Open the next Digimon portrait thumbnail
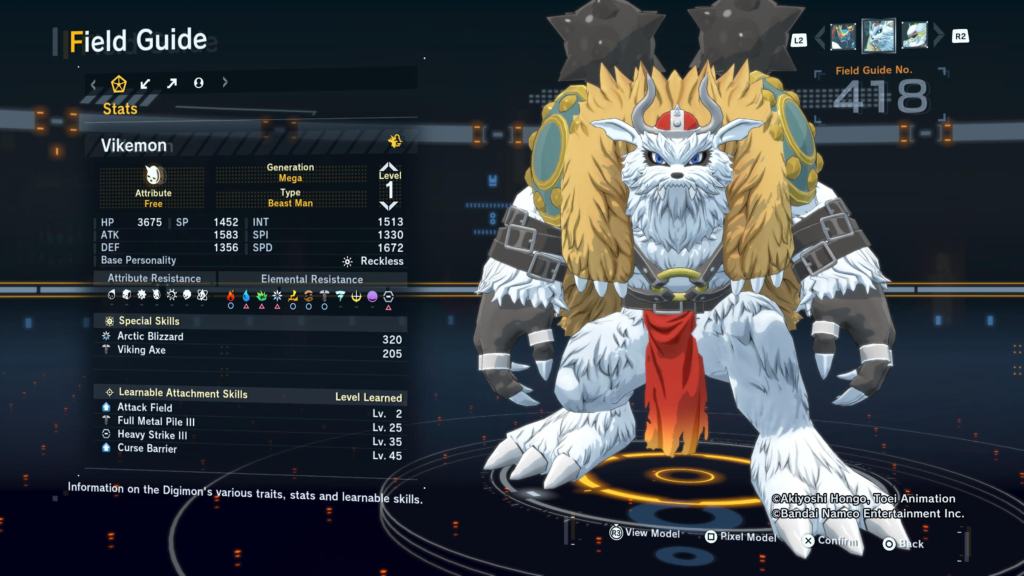 point(914,36)
